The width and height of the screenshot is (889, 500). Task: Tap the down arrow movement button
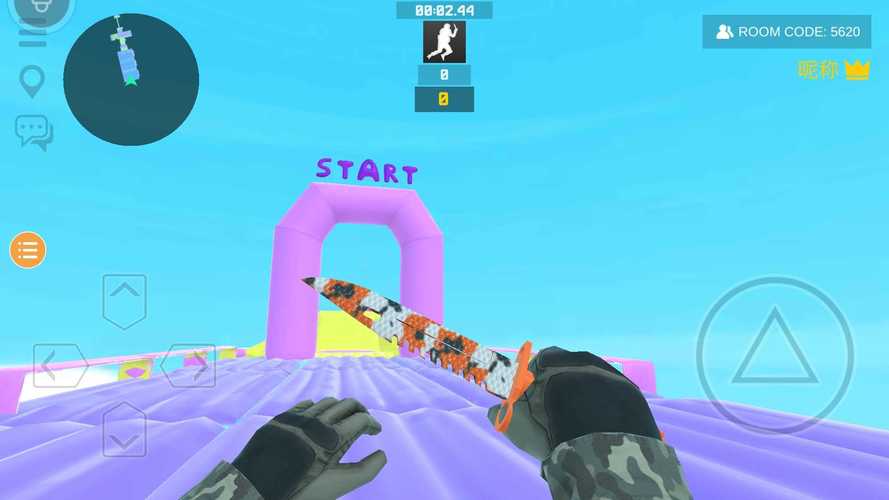[124, 430]
